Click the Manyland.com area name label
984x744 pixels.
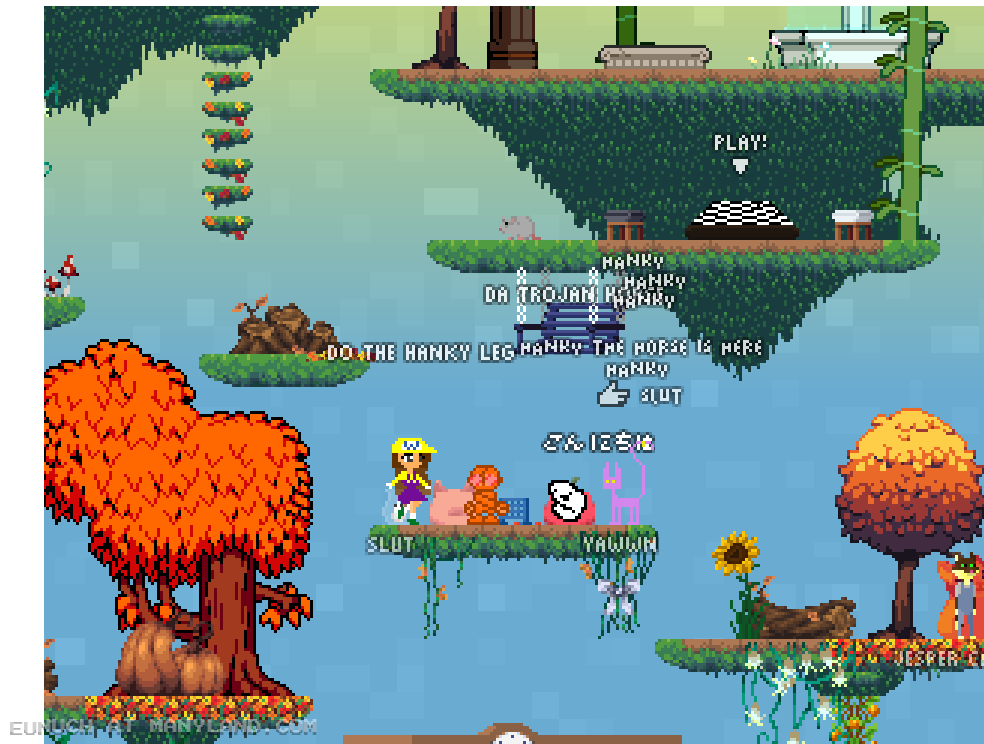(x=163, y=725)
